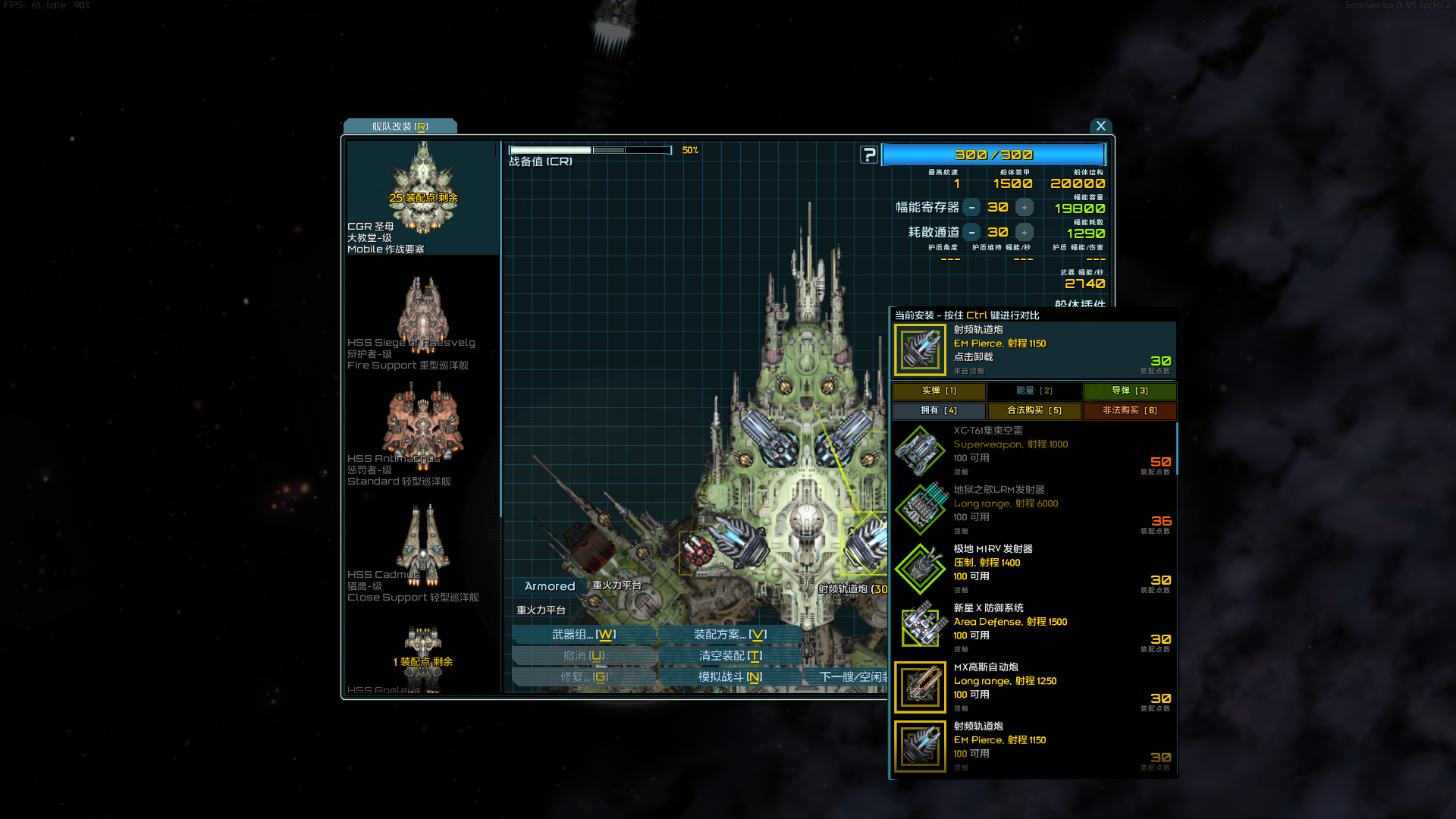Image resolution: width=1456 pixels, height=819 pixels.
Task: Open the 装配方案 [V] menu
Action: [730, 634]
